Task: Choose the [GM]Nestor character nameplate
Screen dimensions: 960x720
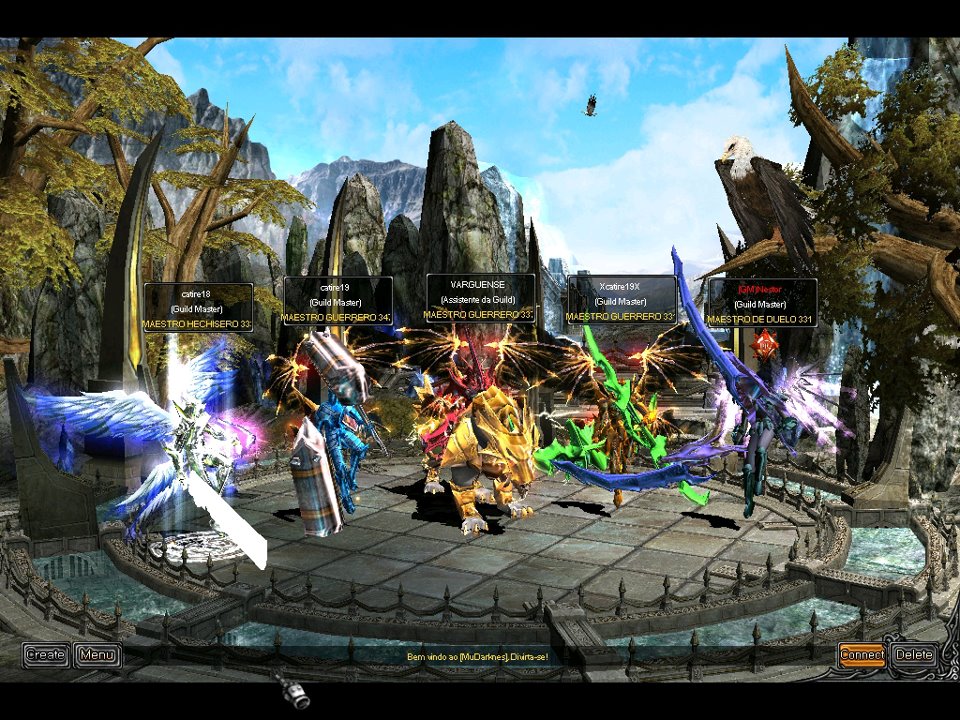Action: coord(762,303)
